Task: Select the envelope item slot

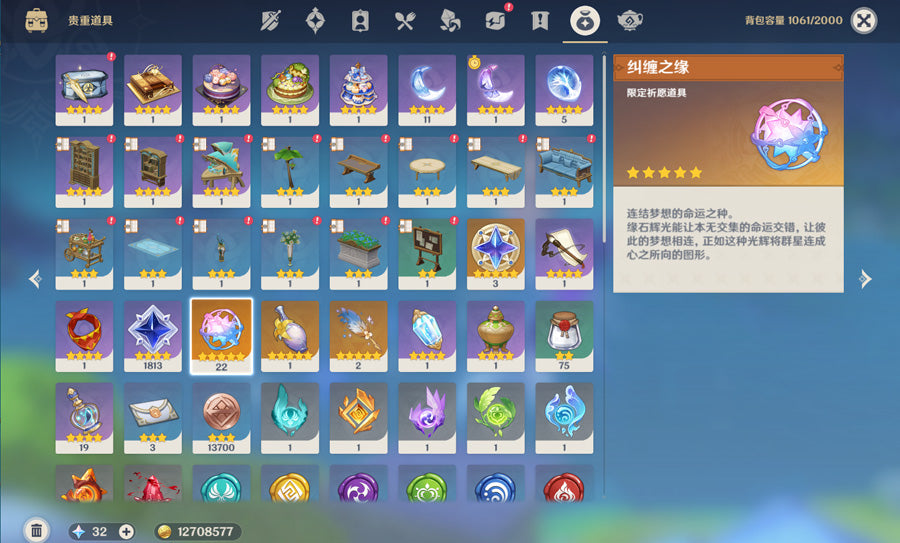Action: [153, 417]
